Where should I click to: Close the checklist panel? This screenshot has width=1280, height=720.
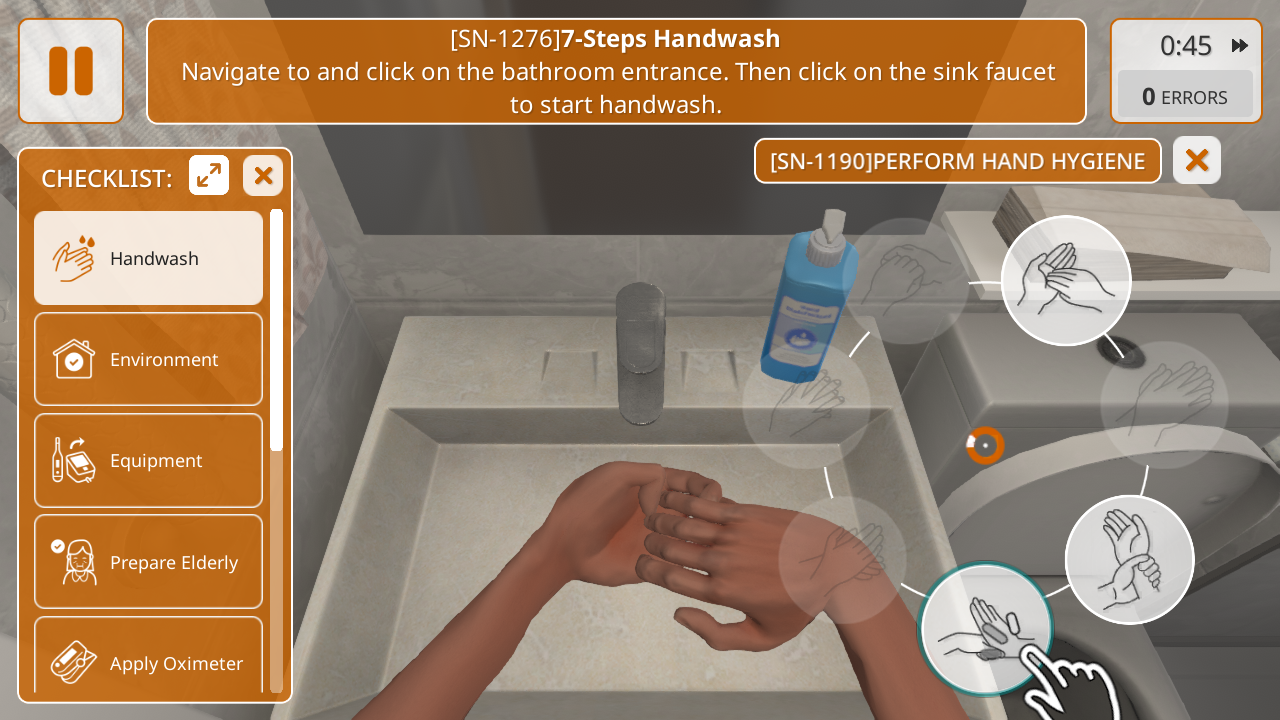point(263,176)
